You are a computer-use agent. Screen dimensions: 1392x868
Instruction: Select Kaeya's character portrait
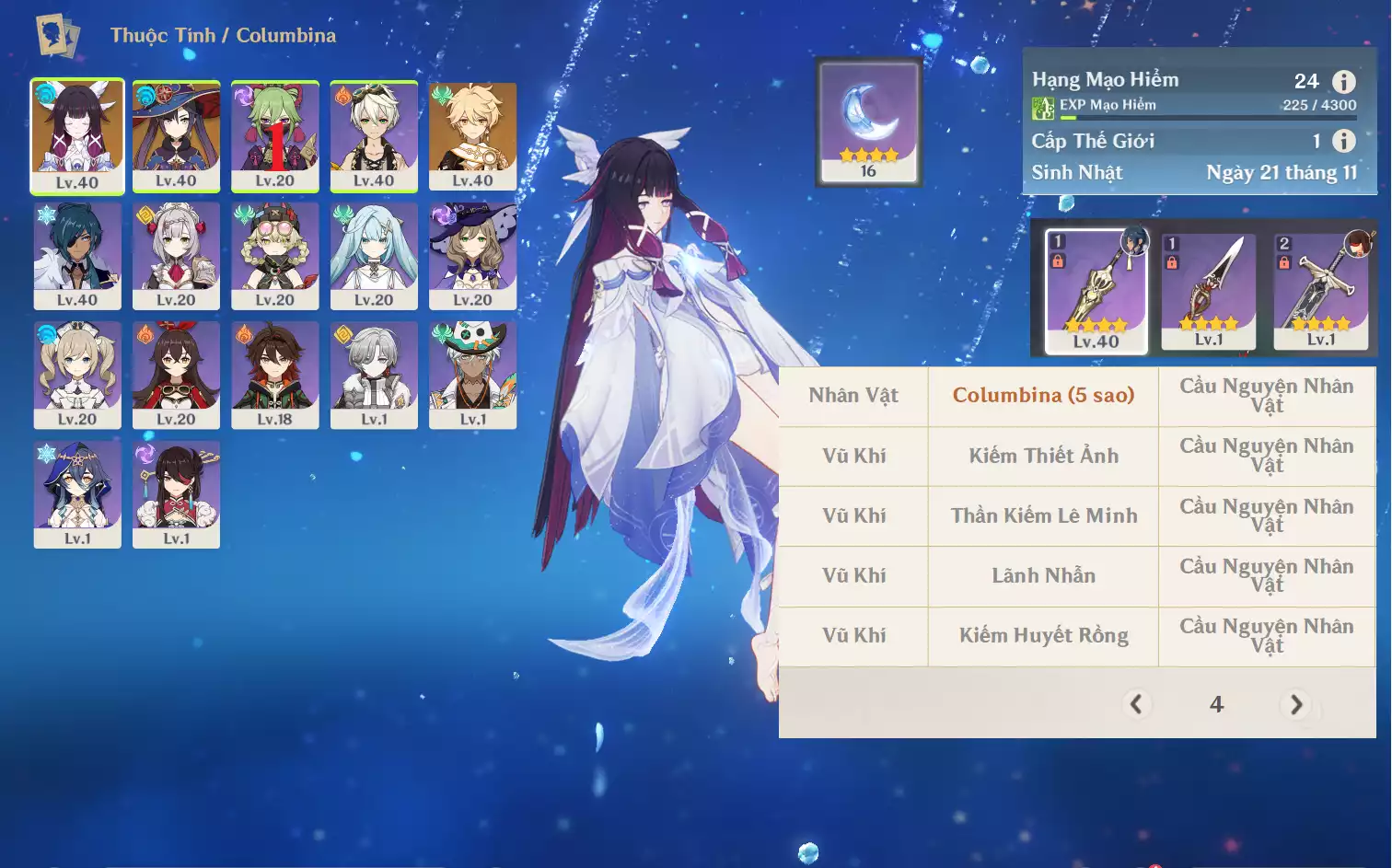77,255
